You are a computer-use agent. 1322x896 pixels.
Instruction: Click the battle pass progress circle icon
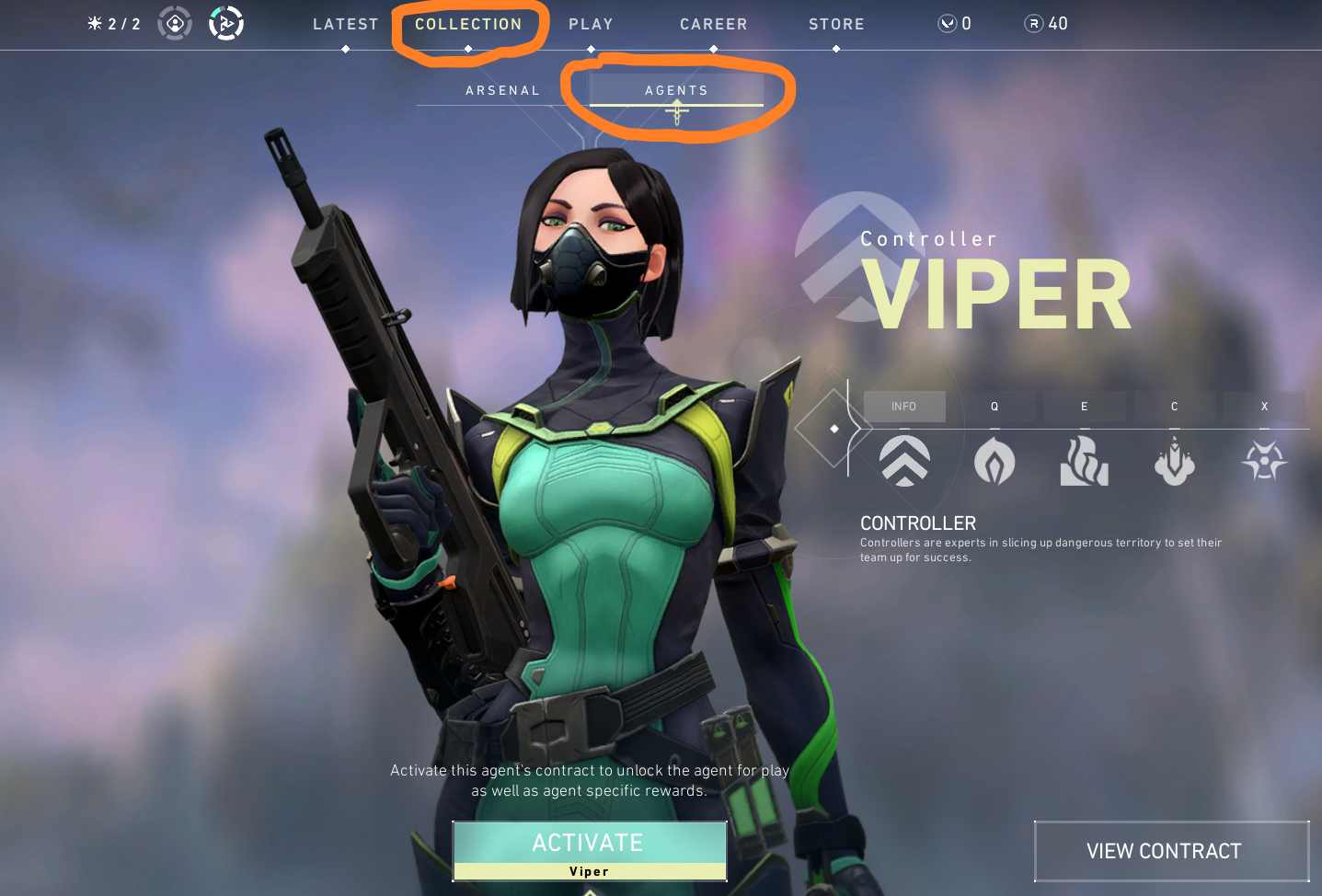click(226, 22)
